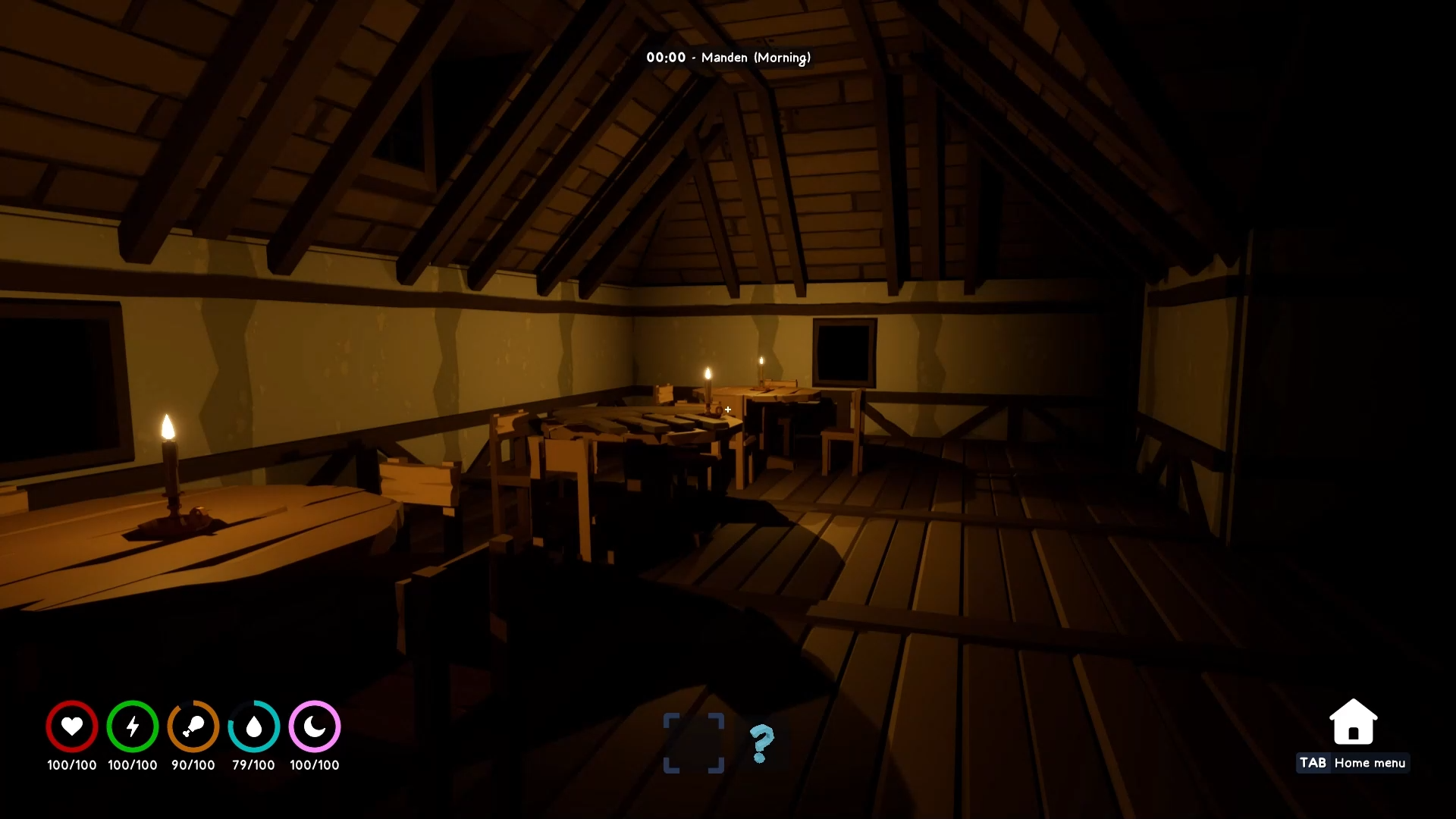Click the 00:00 Manden (Morning) time display

coord(728,57)
